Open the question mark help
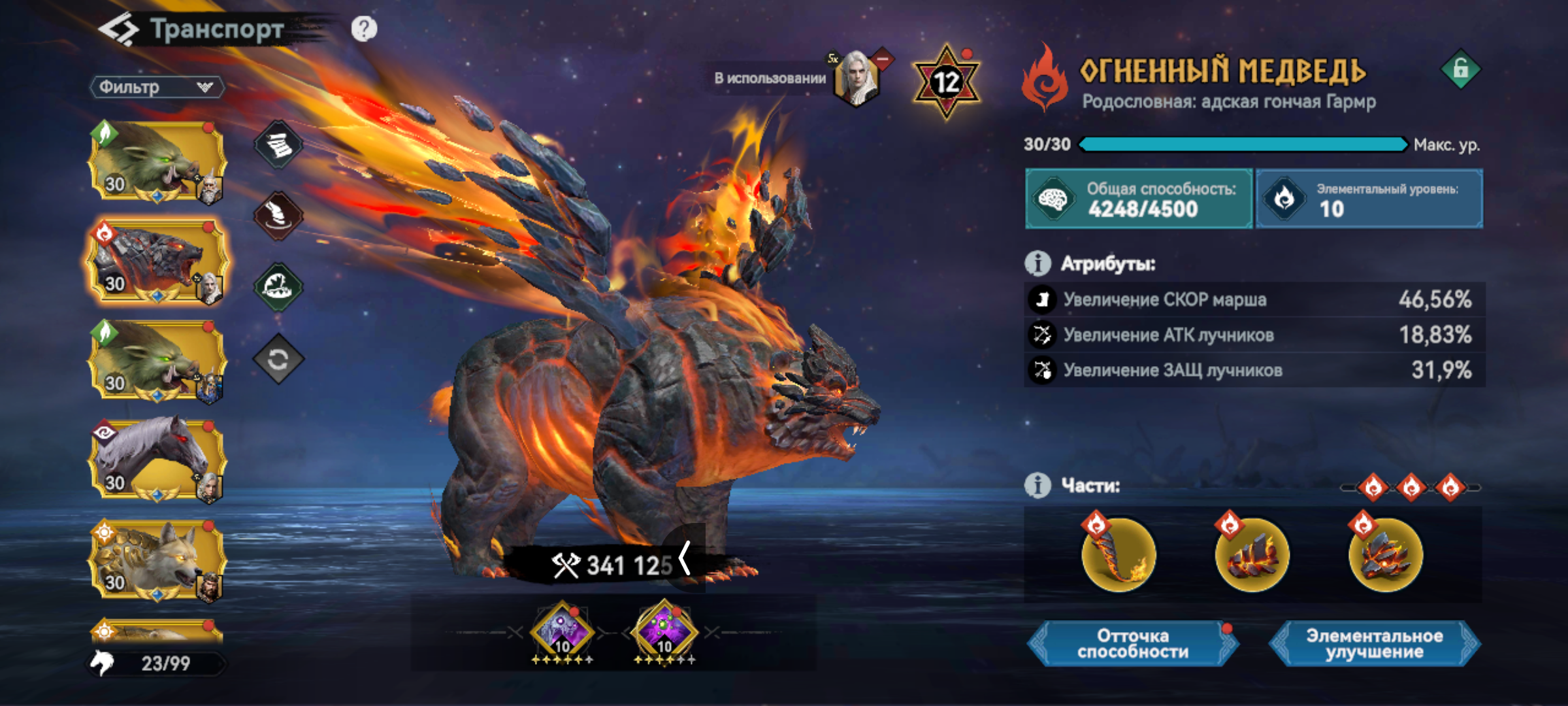The image size is (1568, 706). [x=364, y=29]
